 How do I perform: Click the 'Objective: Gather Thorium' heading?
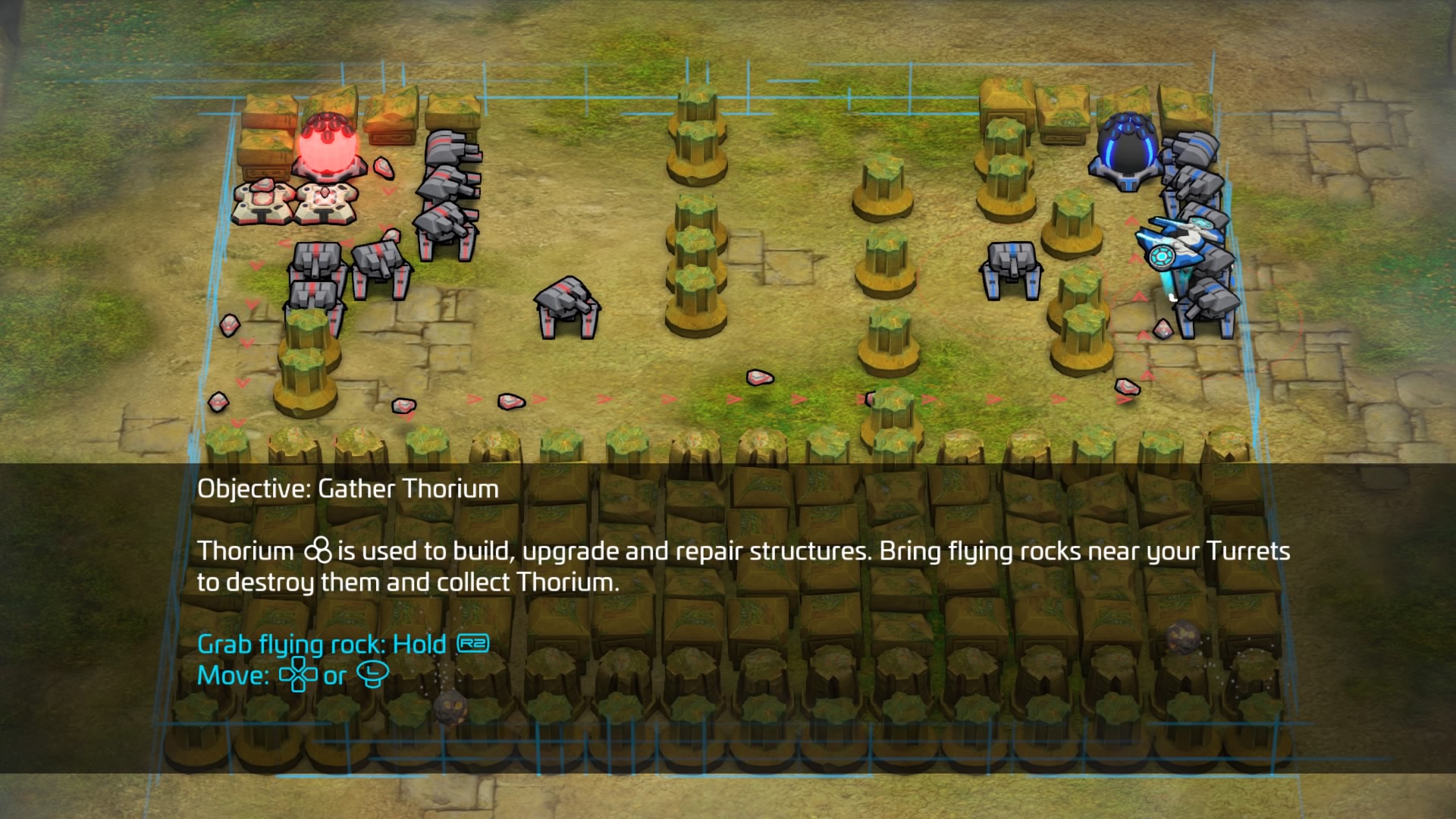tap(347, 489)
